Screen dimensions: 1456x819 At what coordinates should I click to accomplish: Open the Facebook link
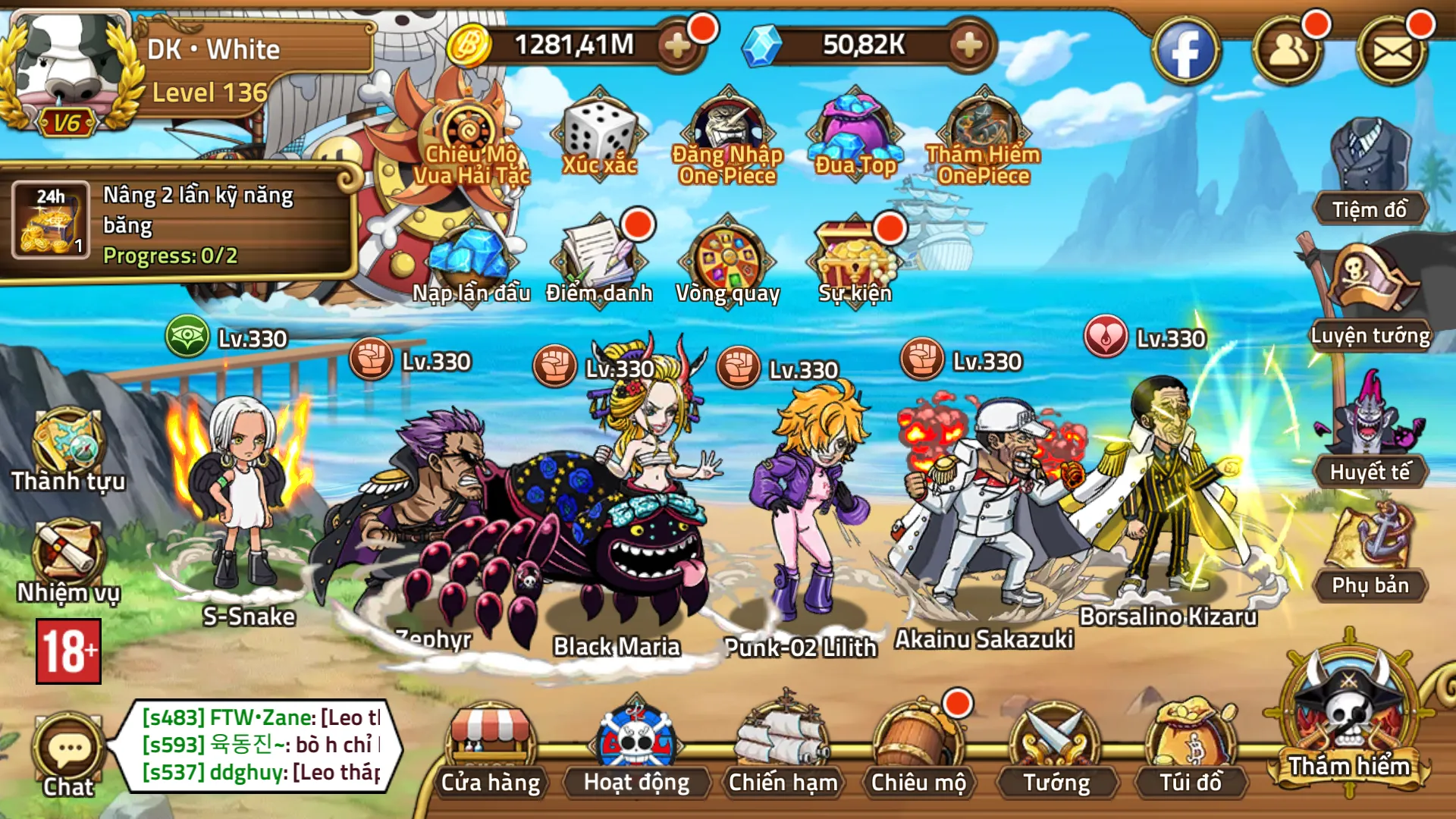point(1185,52)
